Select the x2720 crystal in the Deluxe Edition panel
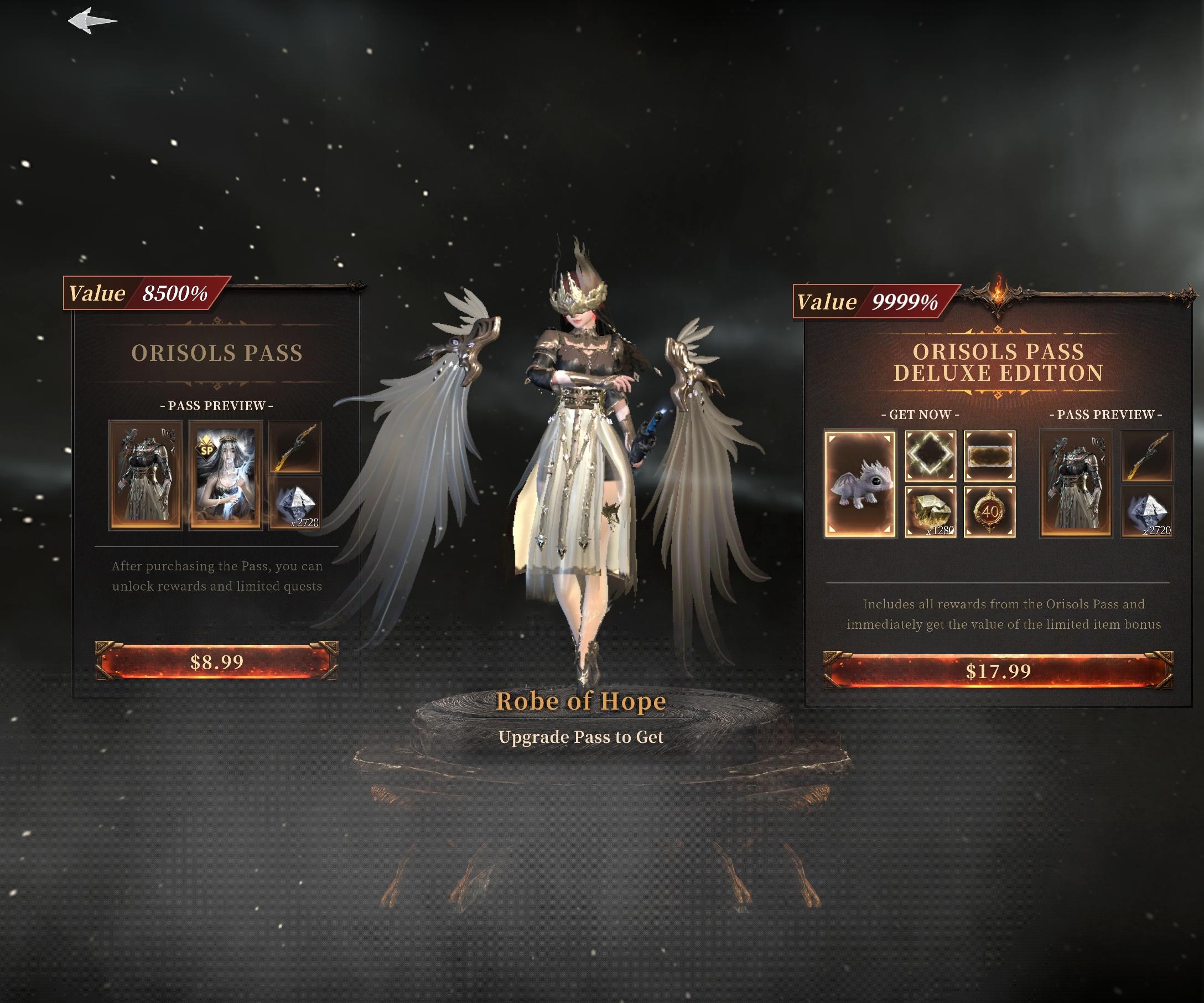 pos(1147,511)
